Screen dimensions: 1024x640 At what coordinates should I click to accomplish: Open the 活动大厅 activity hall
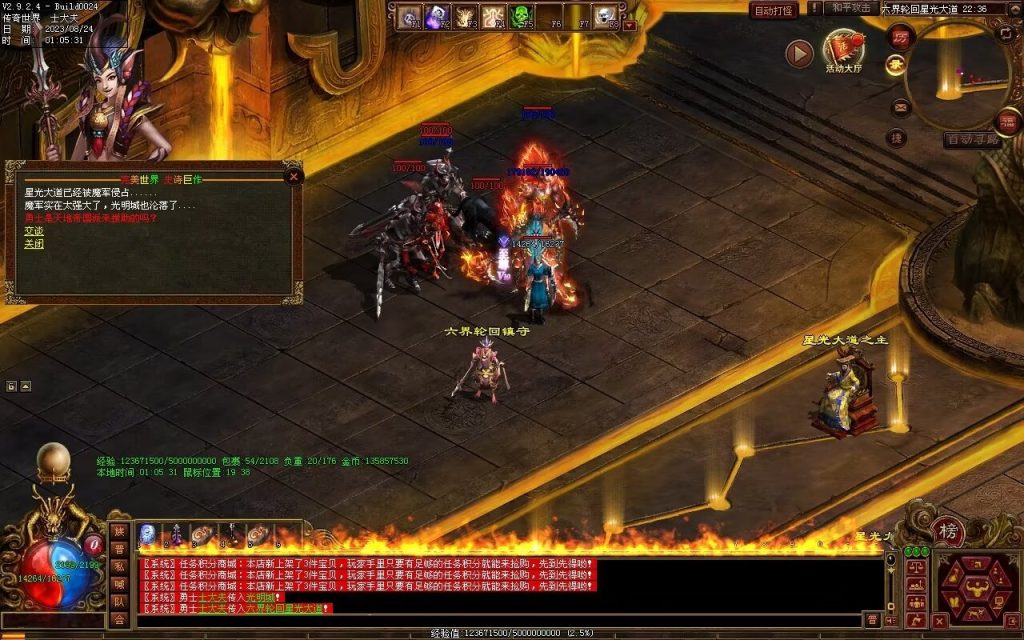[843, 50]
